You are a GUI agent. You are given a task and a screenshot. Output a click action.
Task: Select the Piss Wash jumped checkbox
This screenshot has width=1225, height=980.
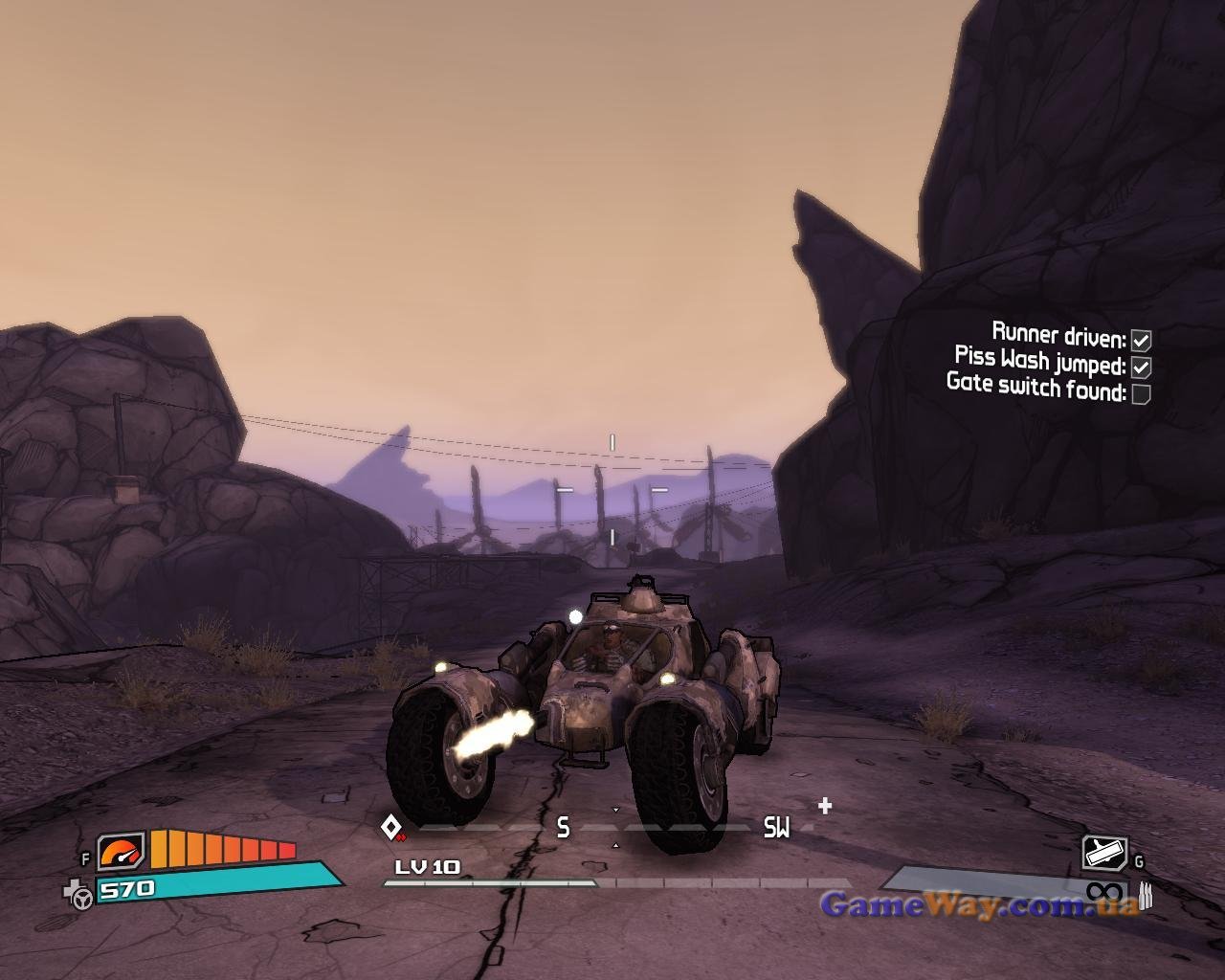[1141, 367]
